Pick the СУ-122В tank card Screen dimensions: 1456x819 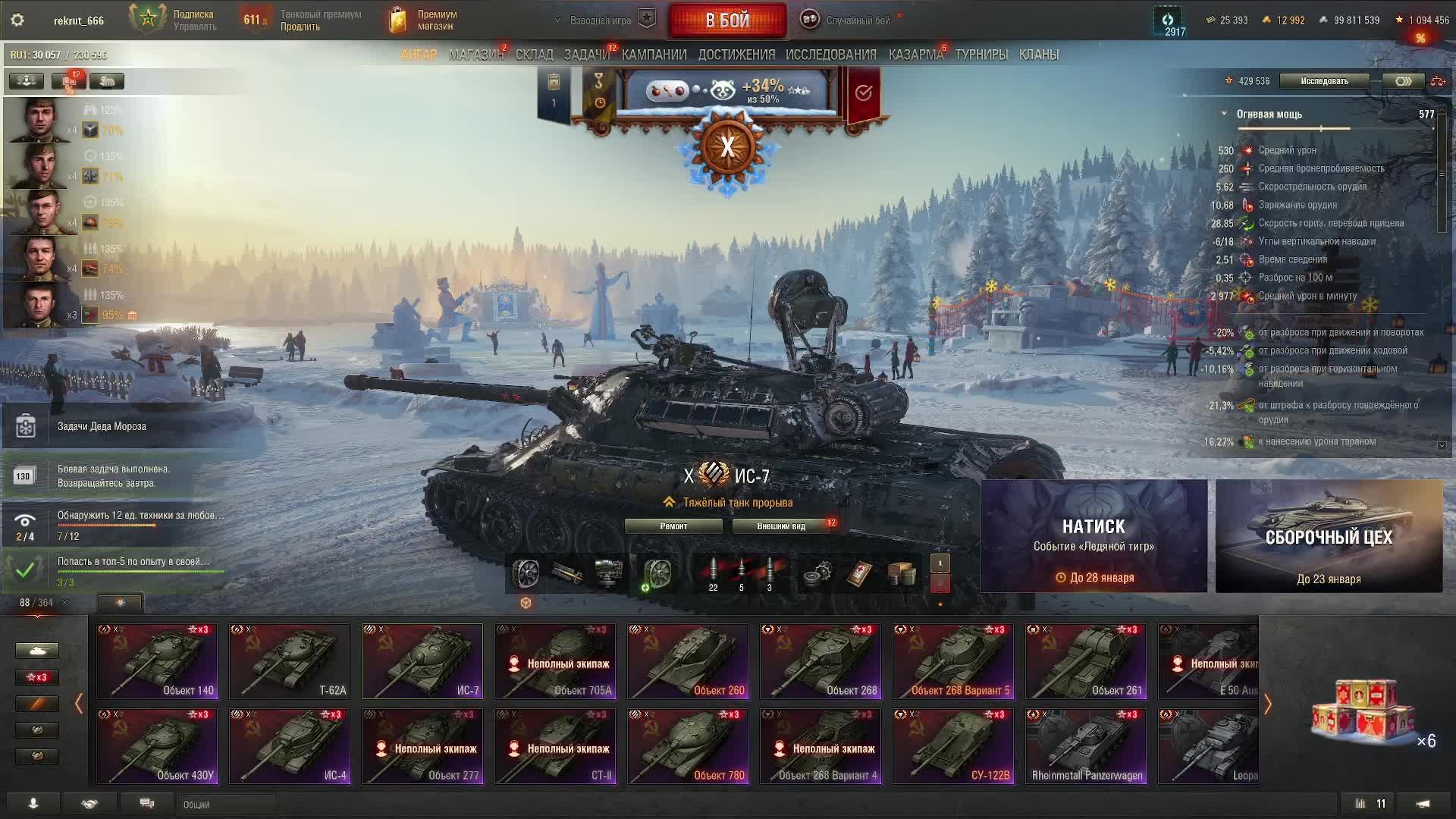953,745
